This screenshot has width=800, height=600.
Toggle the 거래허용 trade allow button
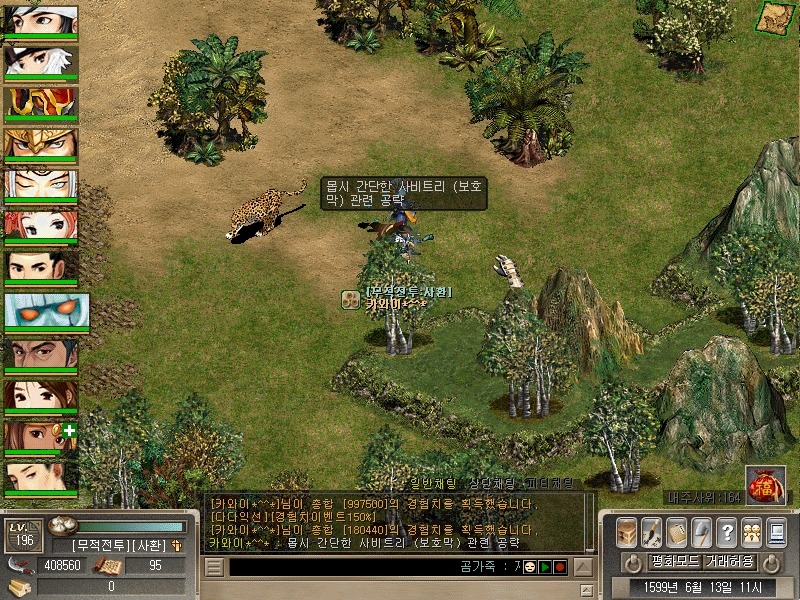tap(732, 561)
